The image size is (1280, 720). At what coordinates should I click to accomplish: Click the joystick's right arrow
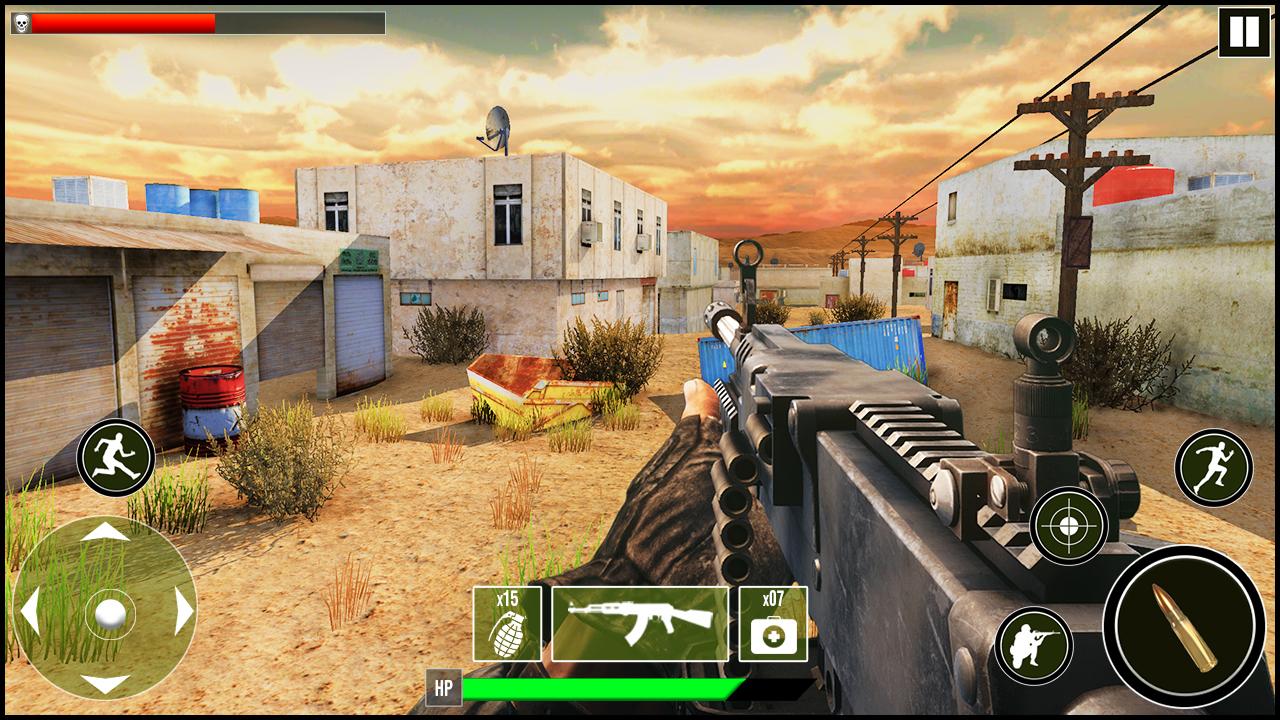click(183, 609)
